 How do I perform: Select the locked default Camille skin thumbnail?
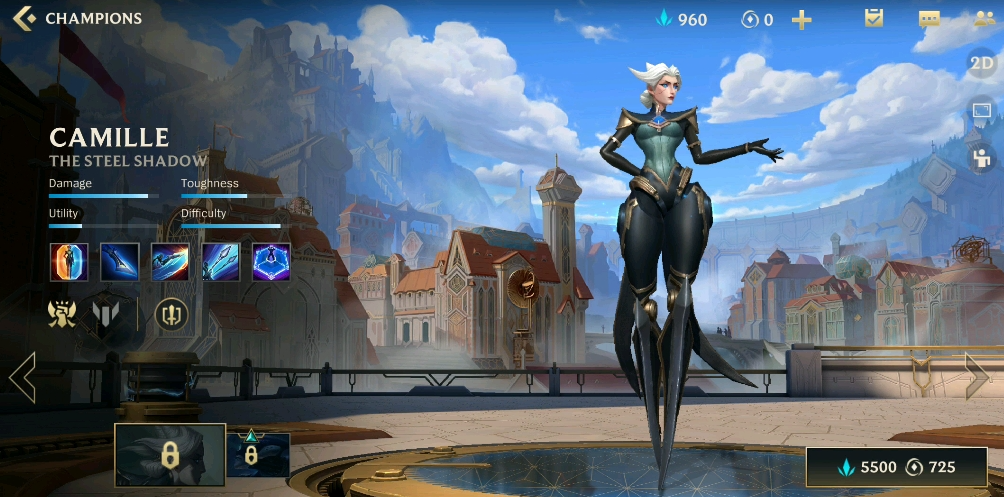tap(170, 455)
